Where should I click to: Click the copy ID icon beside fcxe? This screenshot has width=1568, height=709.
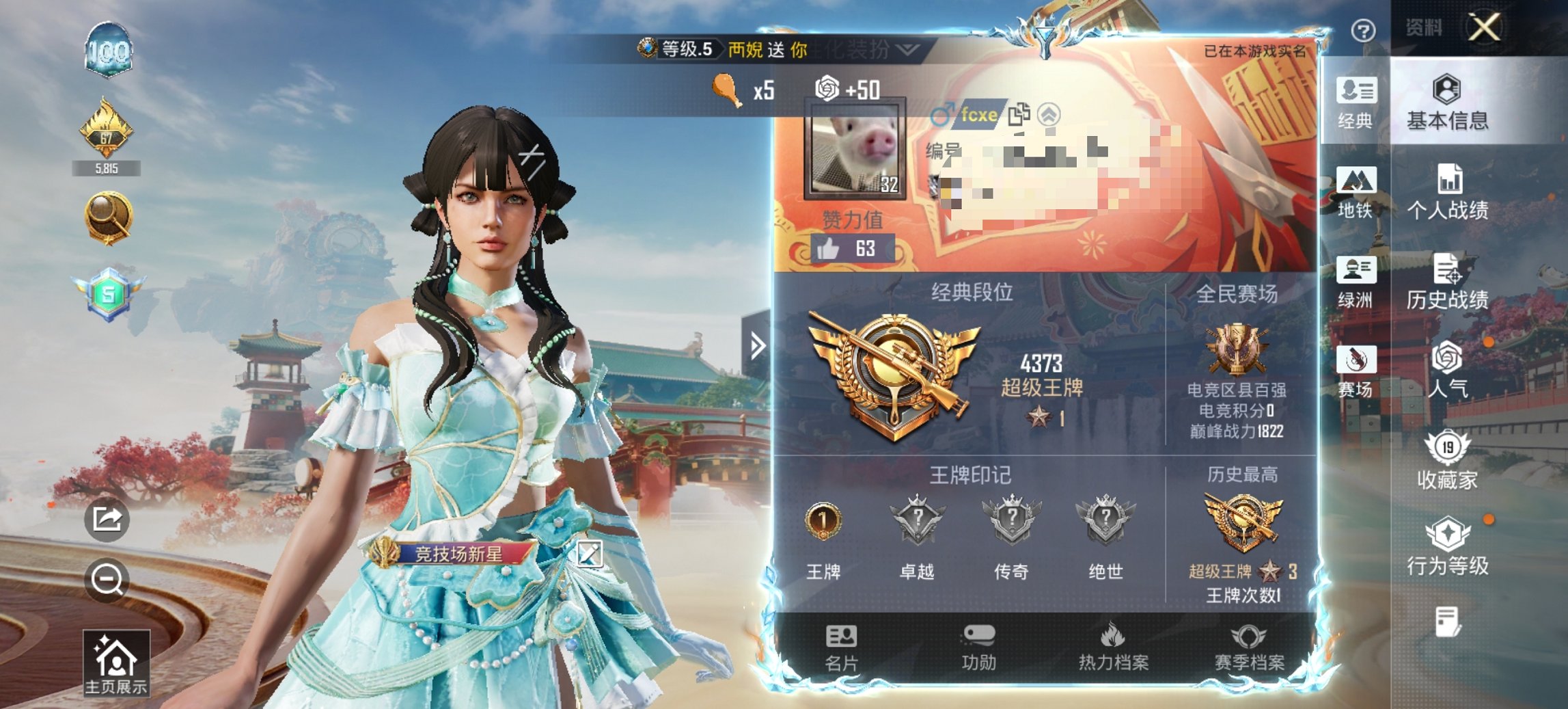click(x=1019, y=115)
